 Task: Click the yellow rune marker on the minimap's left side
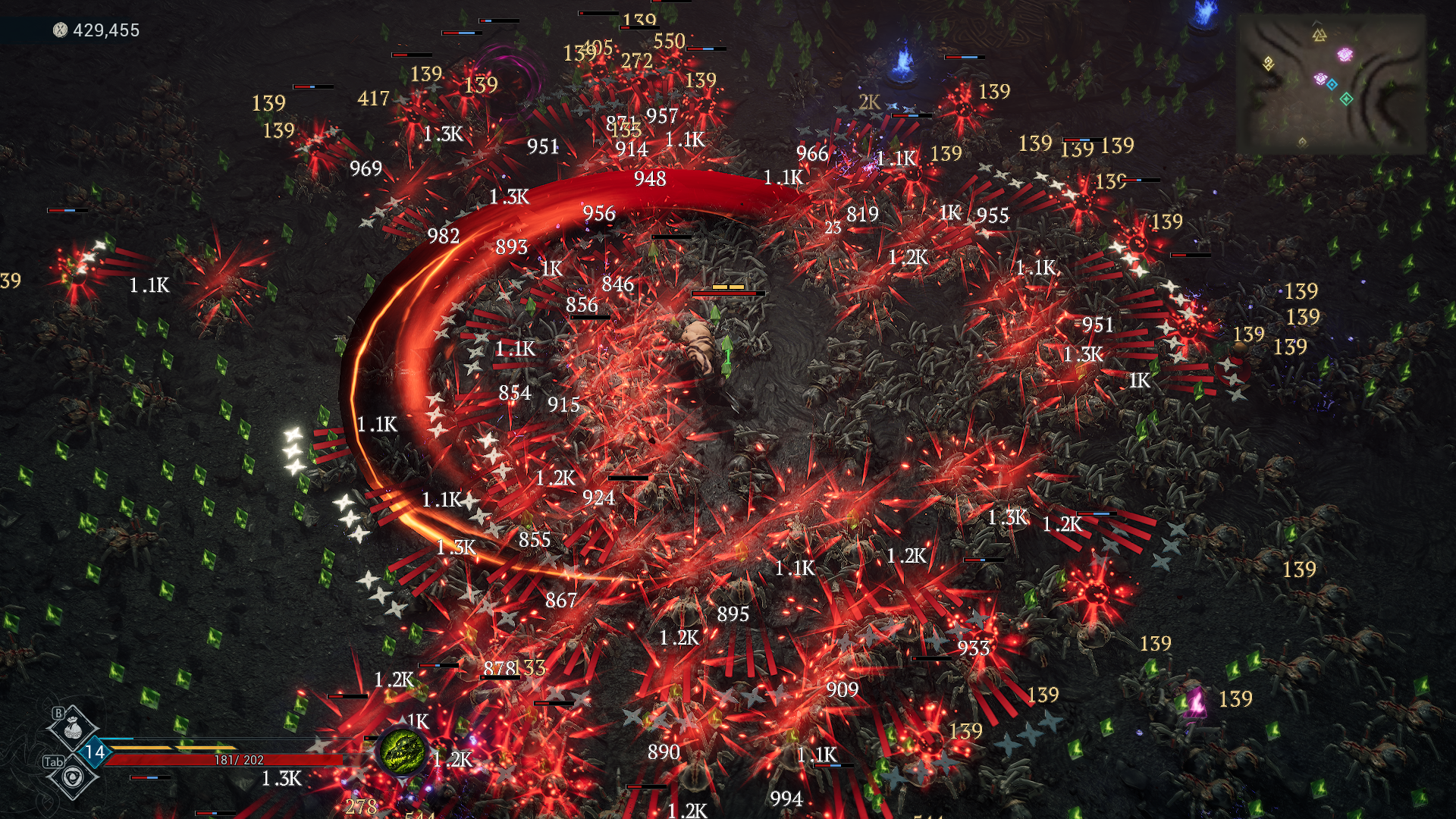[1269, 63]
